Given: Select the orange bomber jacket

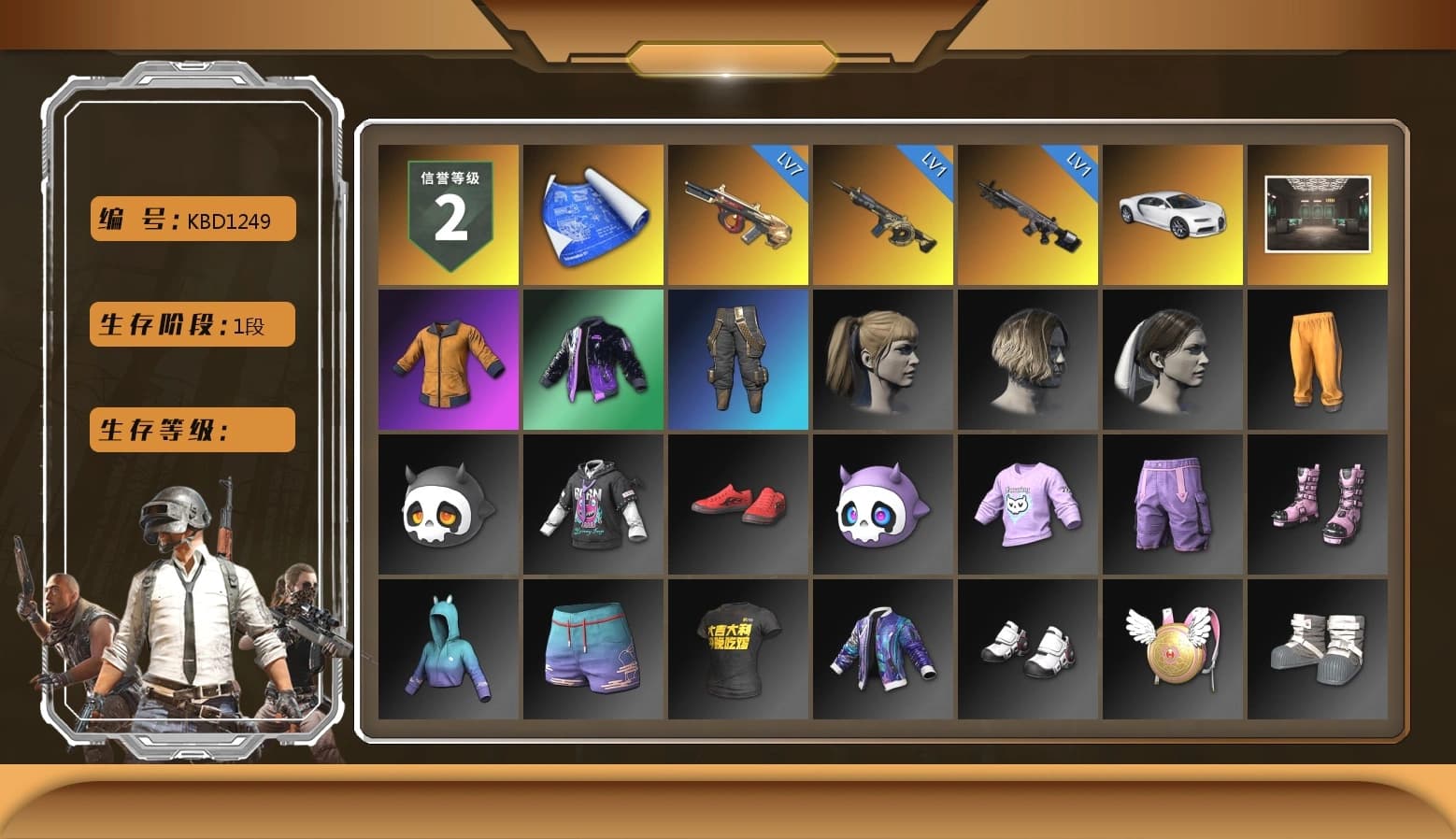Looking at the screenshot, I should tap(448, 360).
